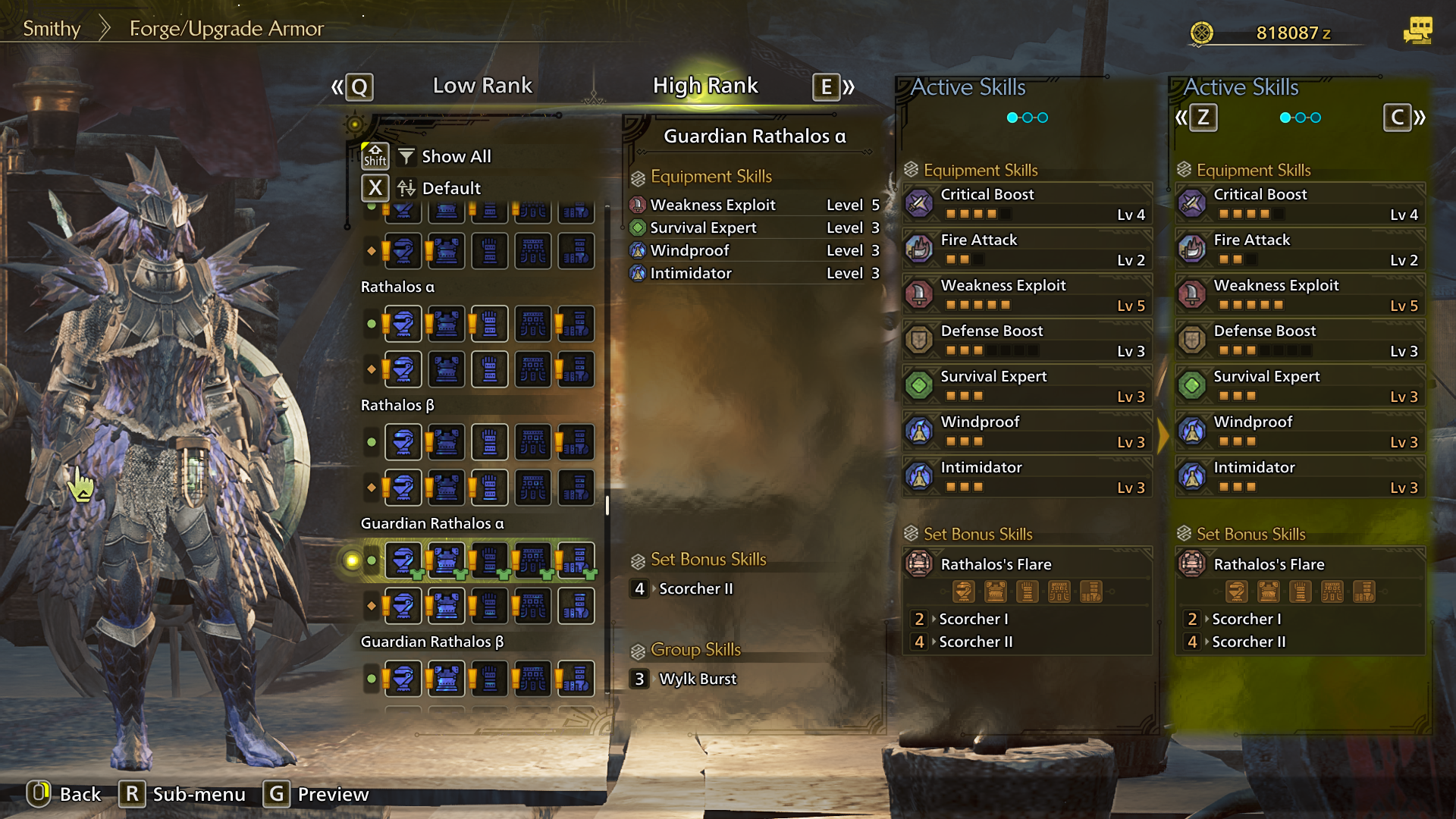This screenshot has height=819, width=1456.
Task: Select the second page dot in Active Skills
Action: 1027,118
